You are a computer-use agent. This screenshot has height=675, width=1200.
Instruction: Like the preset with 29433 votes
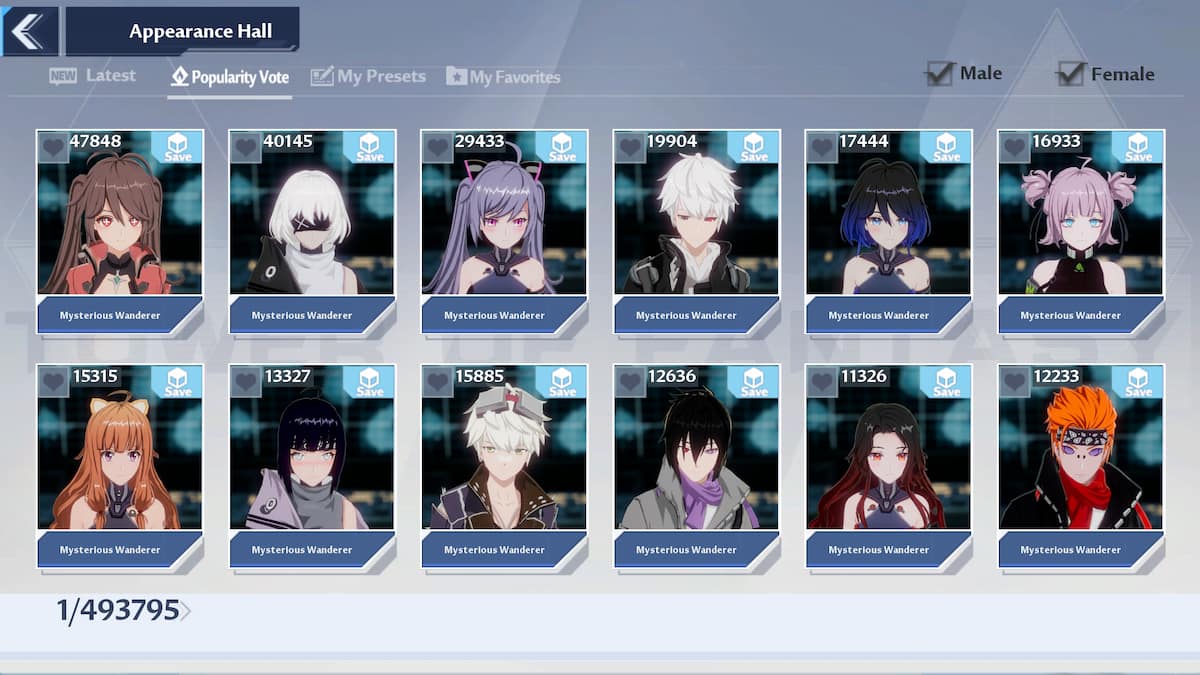tap(437, 147)
